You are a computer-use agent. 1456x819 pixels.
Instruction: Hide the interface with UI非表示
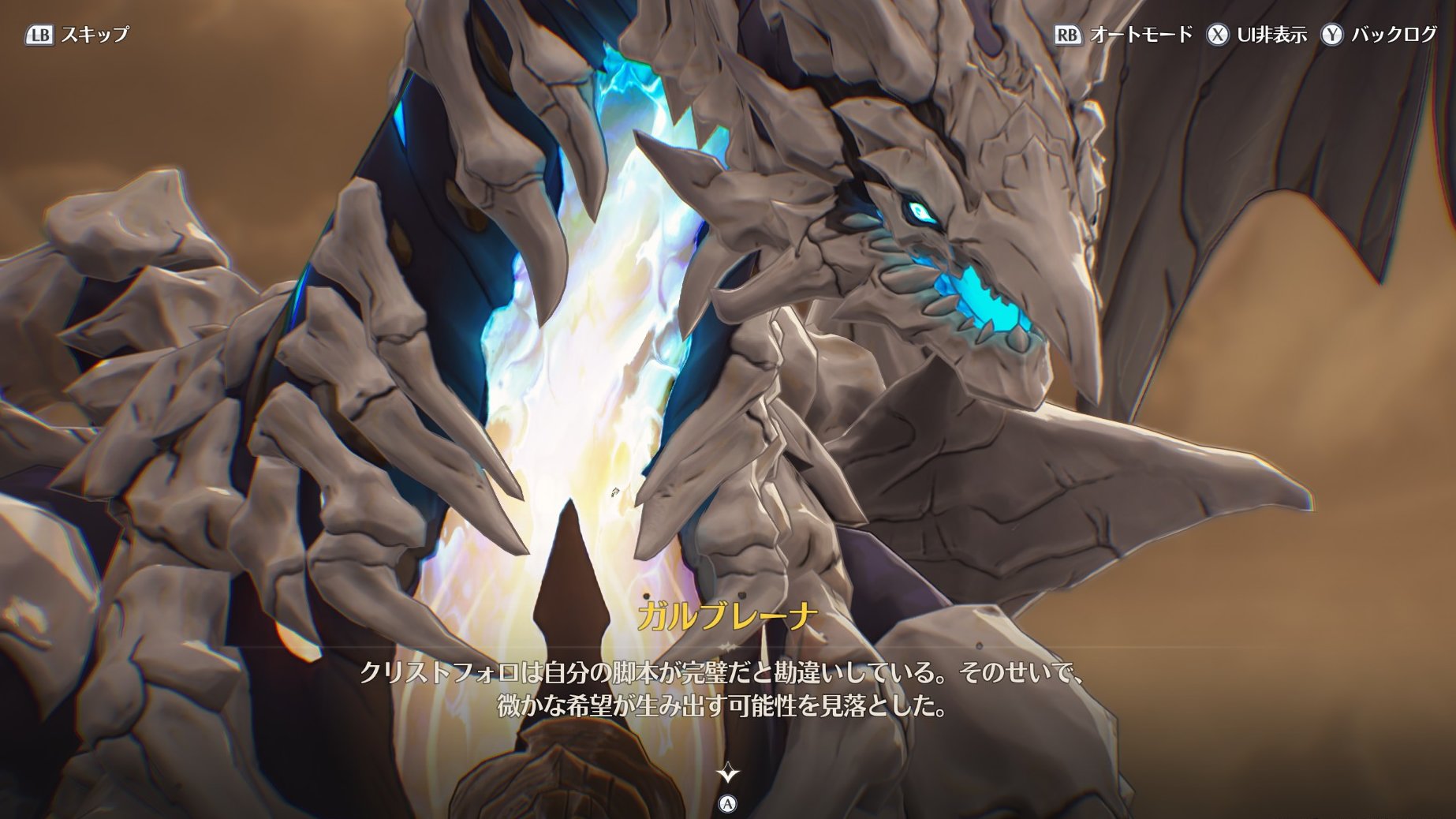coord(1256,35)
